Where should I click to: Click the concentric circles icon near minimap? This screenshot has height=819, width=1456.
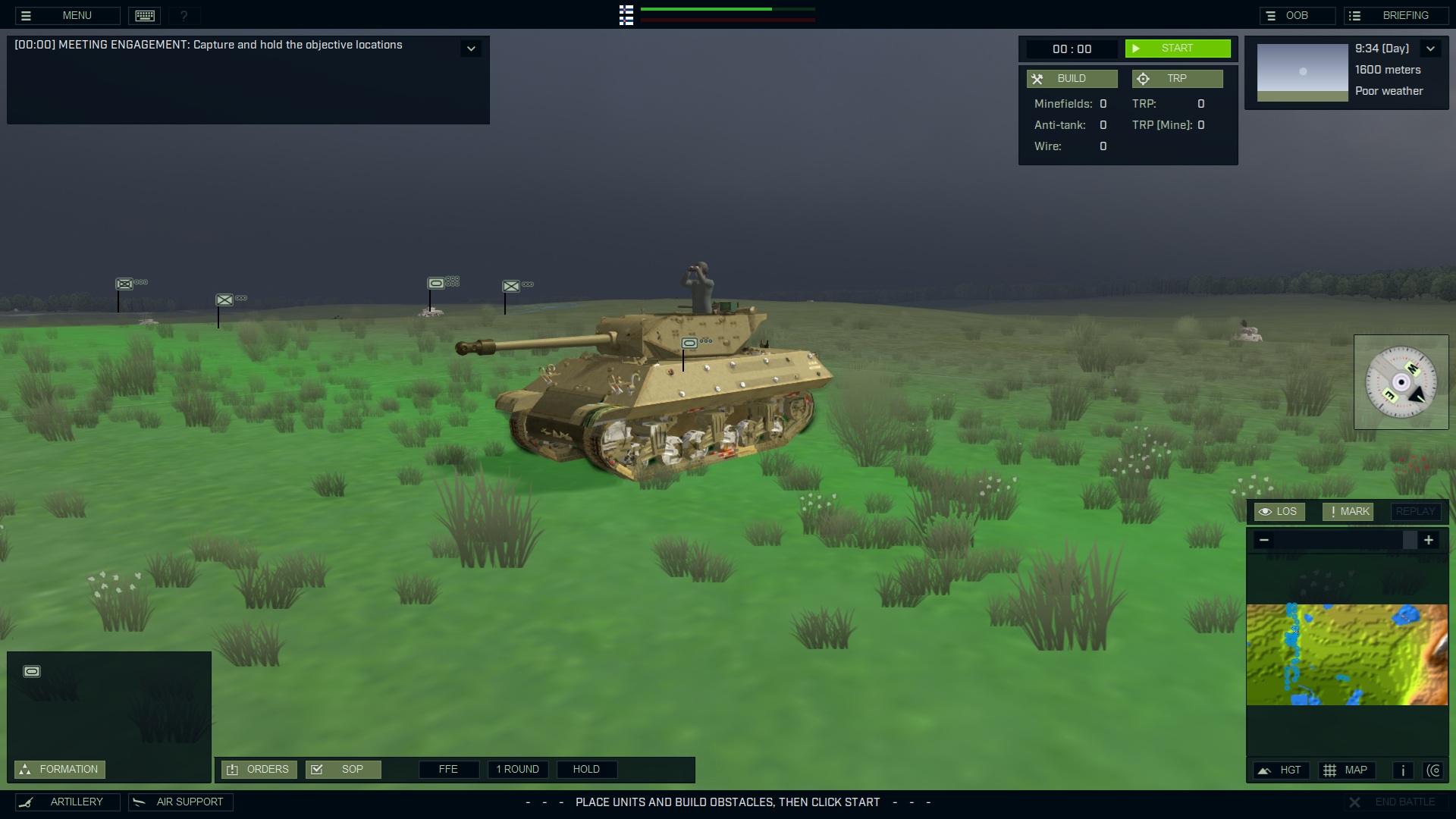(1435, 770)
